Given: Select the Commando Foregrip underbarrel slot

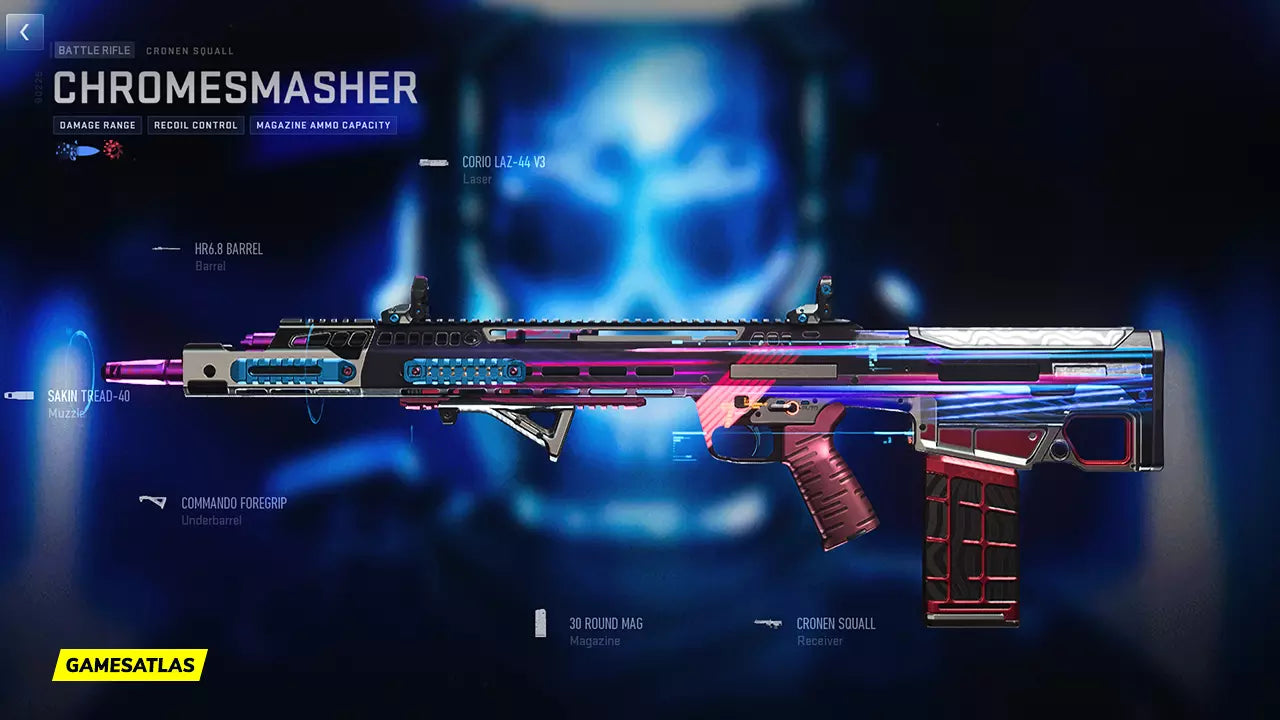Looking at the screenshot, I should tap(233, 504).
